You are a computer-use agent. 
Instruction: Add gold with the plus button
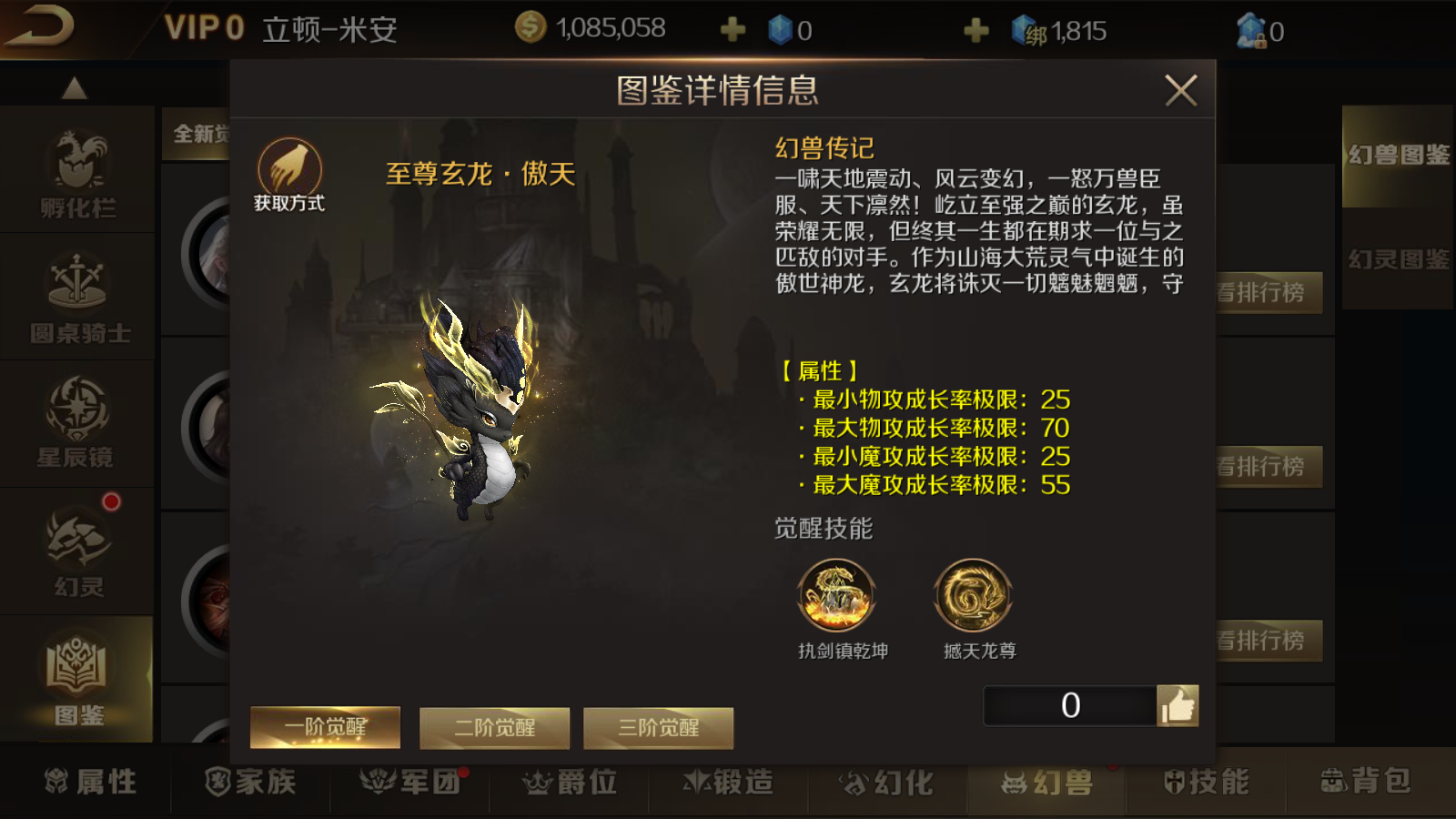coord(733,31)
